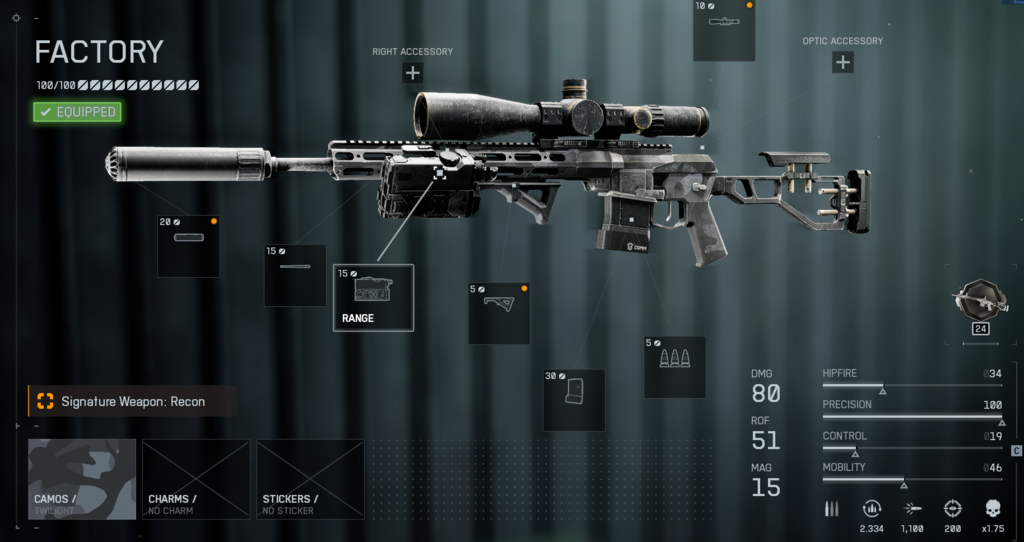Screen dimensions: 1024x542
Task: Open the angled grip underbarrel slot
Action: [498, 313]
